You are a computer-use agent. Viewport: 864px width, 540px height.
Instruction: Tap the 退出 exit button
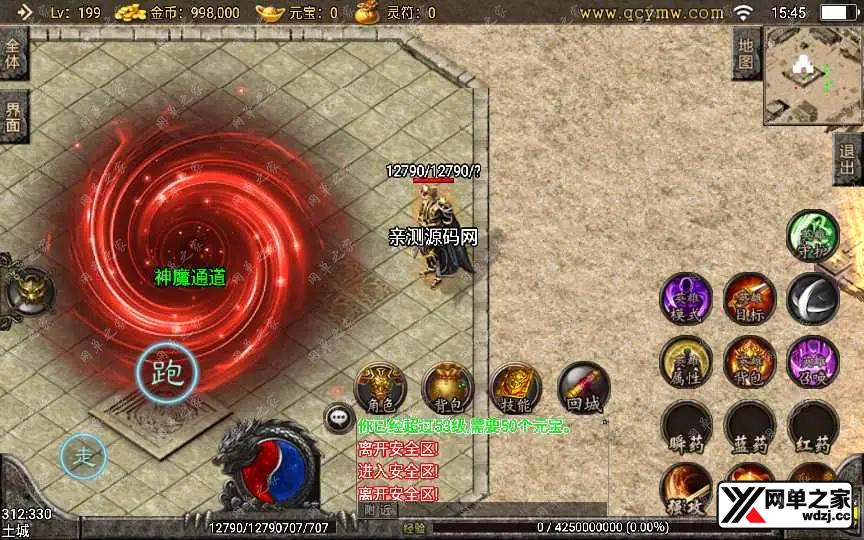click(x=849, y=158)
